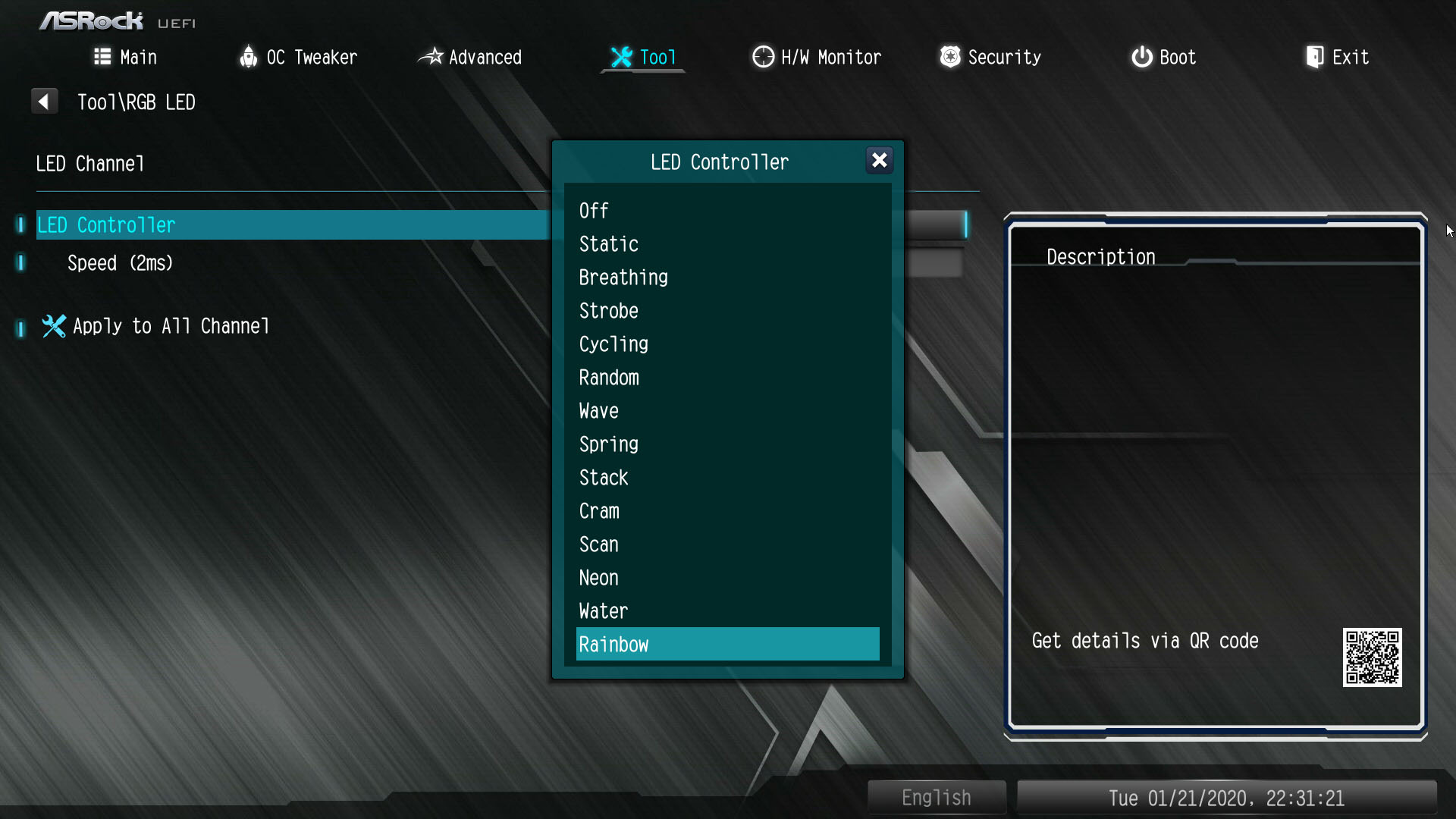The height and width of the screenshot is (819, 1456).
Task: Choose the Cycling LED effect
Action: [x=613, y=344]
